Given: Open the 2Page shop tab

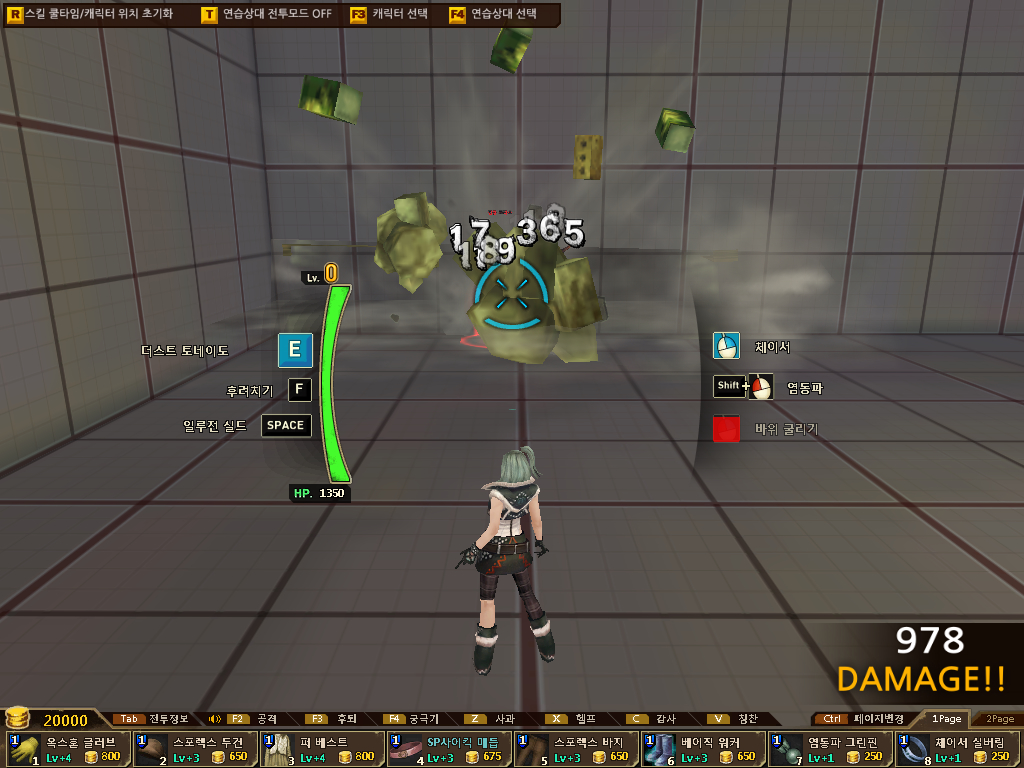Looking at the screenshot, I should click(999, 719).
